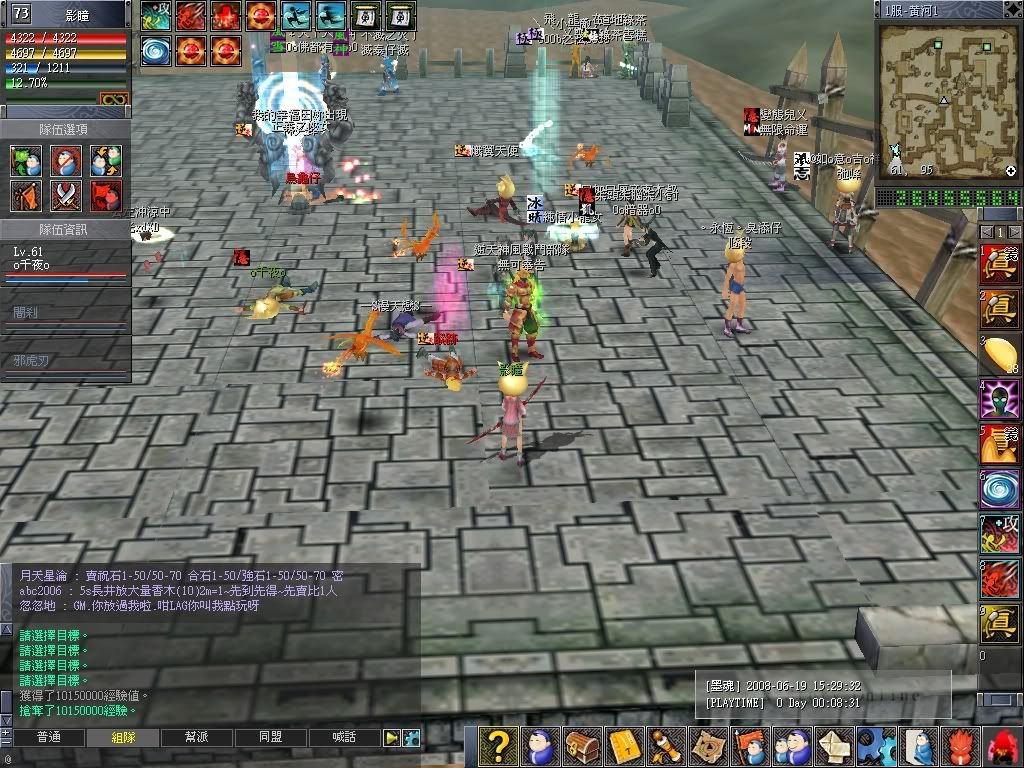
Task: Go to next hotbar page arrow
Action: pos(1013,232)
